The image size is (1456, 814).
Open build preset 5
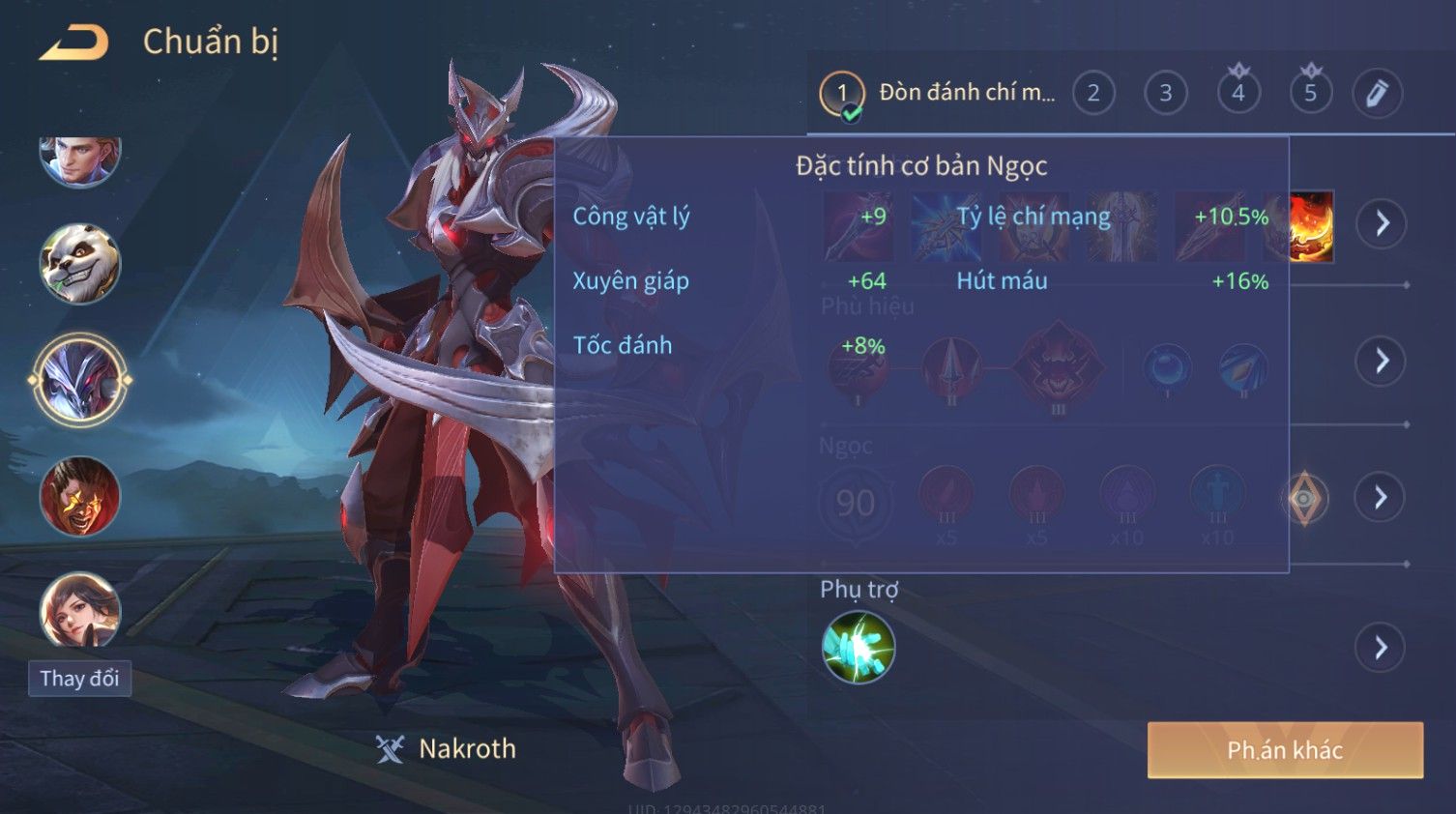pos(1311,93)
